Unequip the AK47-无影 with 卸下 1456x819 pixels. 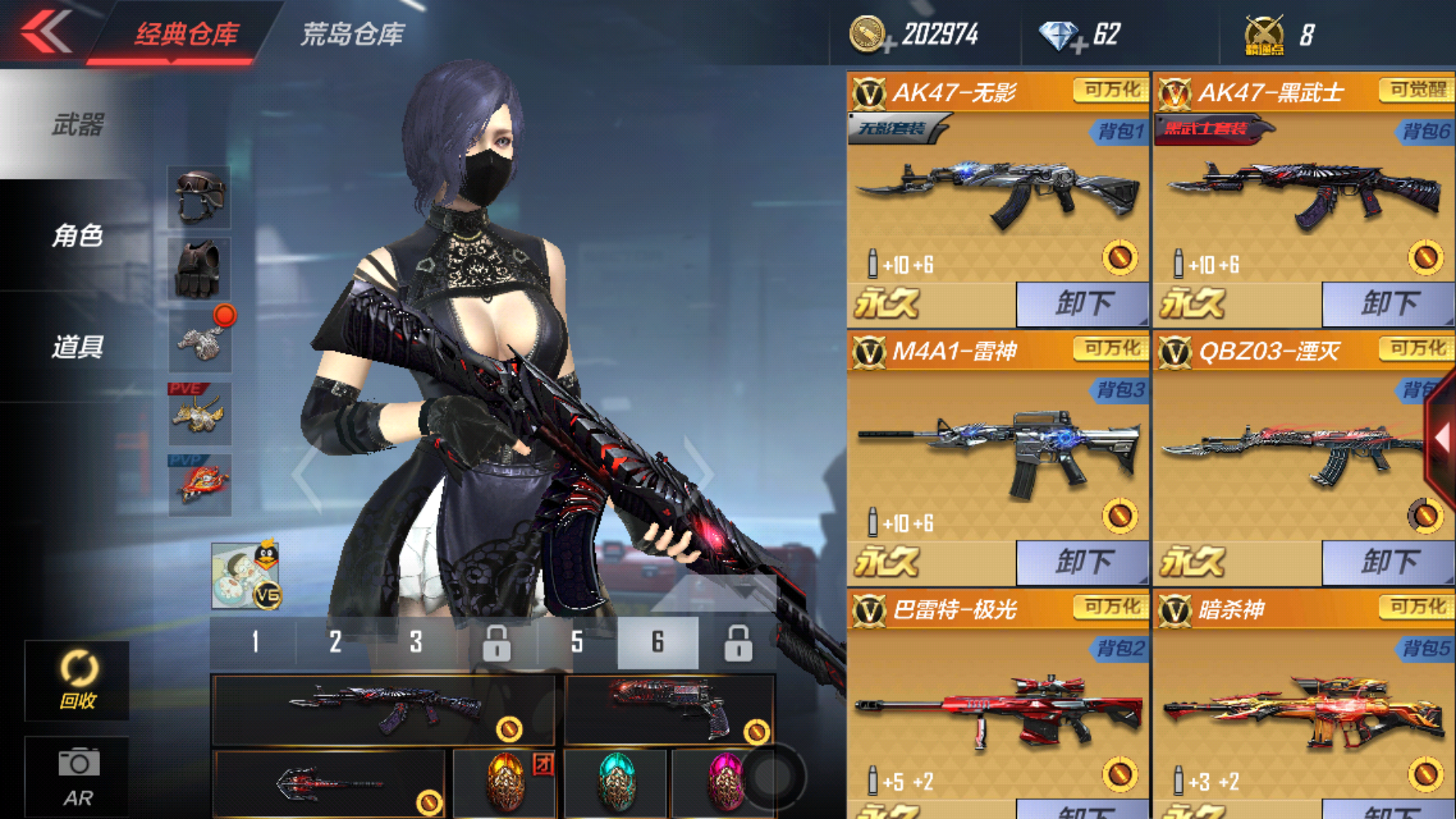[x=1082, y=304]
